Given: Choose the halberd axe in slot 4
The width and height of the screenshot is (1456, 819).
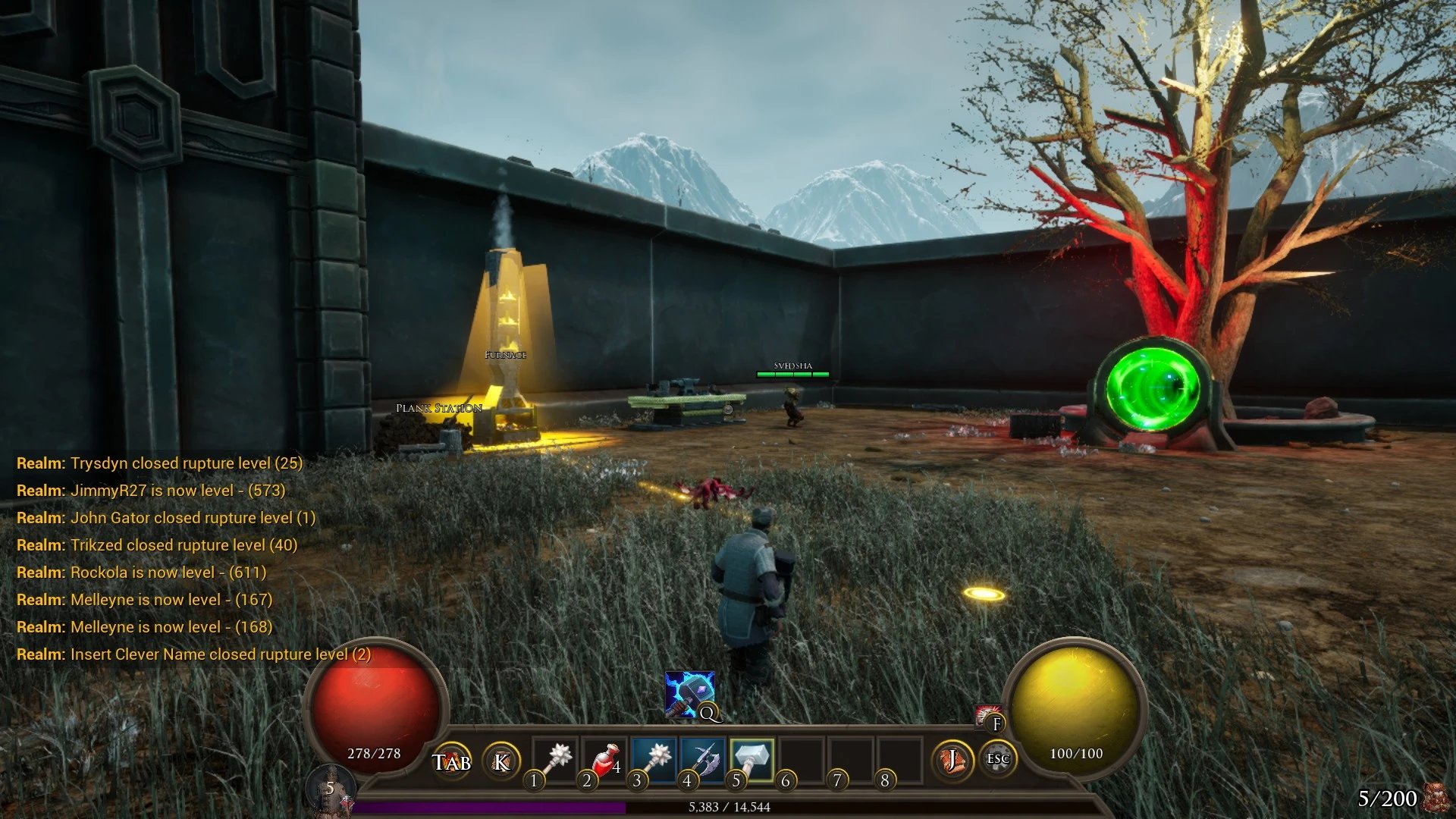Looking at the screenshot, I should coord(703,759).
